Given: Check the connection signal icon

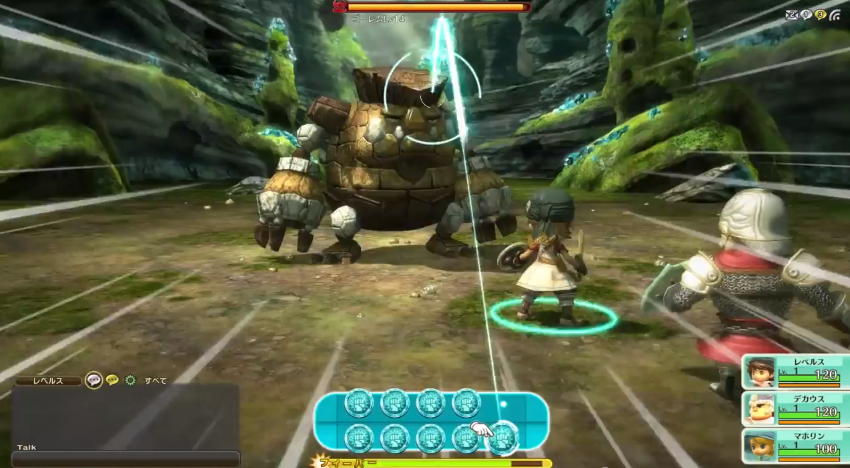Looking at the screenshot, I should click(x=834, y=15).
